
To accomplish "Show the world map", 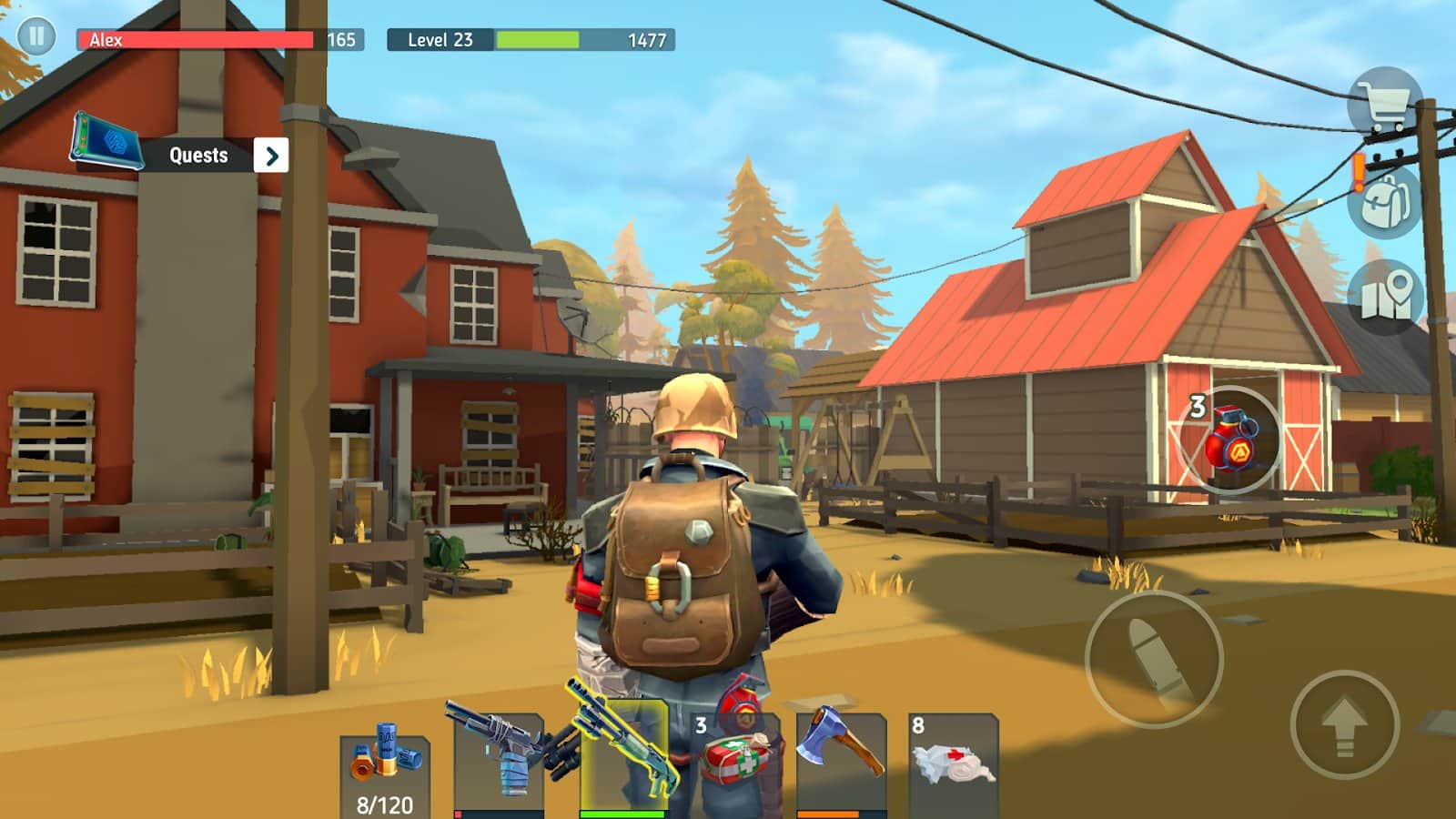I will 1385,296.
